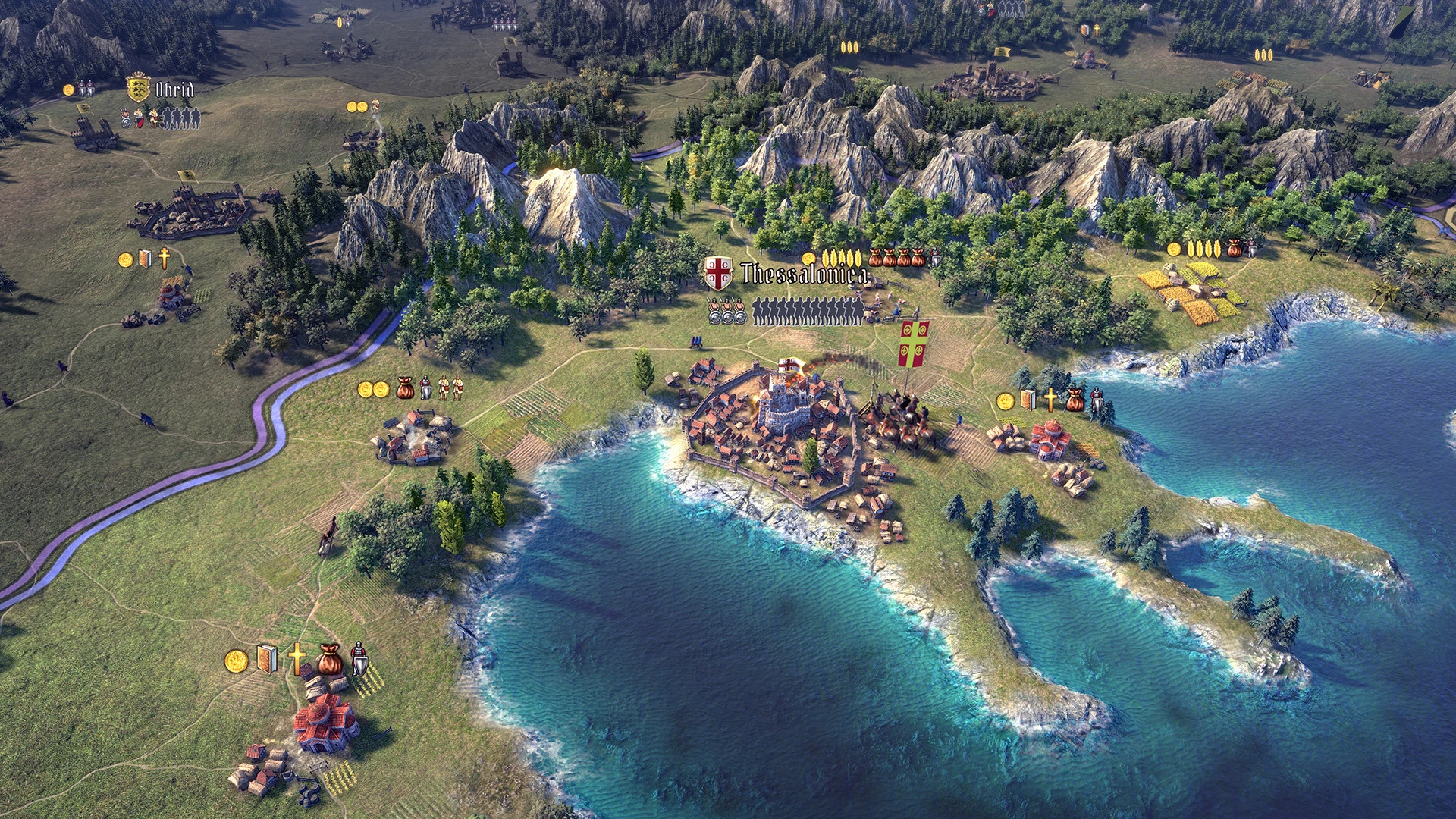Click the cross icon by the eastern coastal monastery
The image size is (1456, 819).
point(1050,400)
